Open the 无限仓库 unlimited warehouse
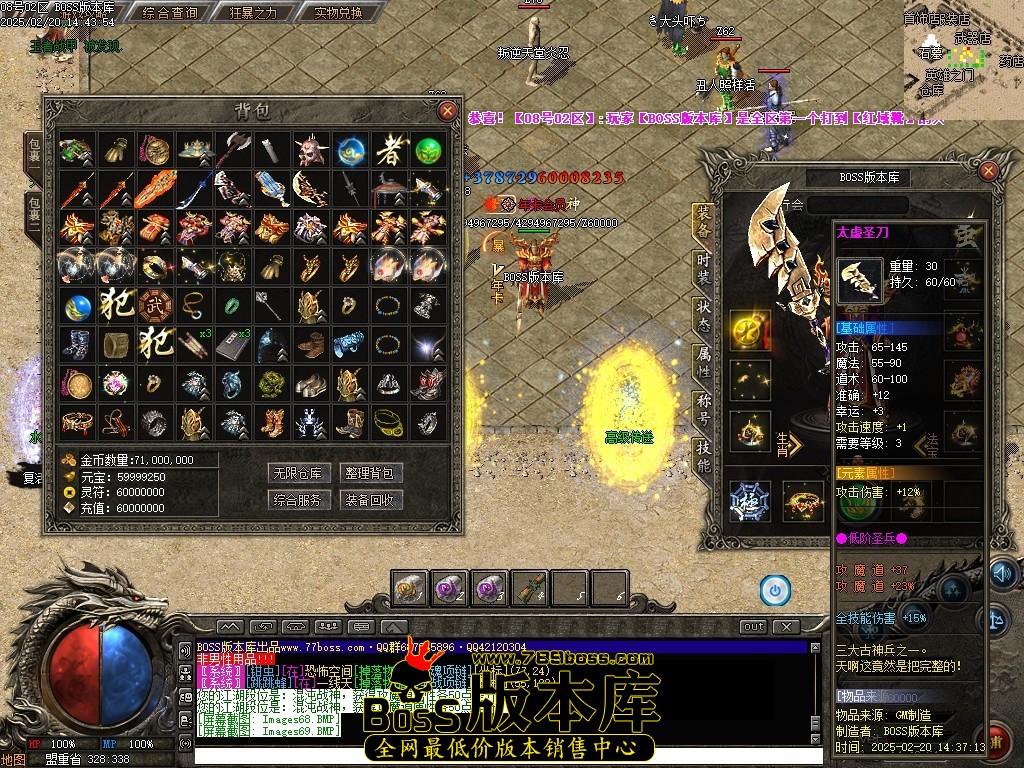Viewport: 1024px width, 768px height. click(x=298, y=473)
